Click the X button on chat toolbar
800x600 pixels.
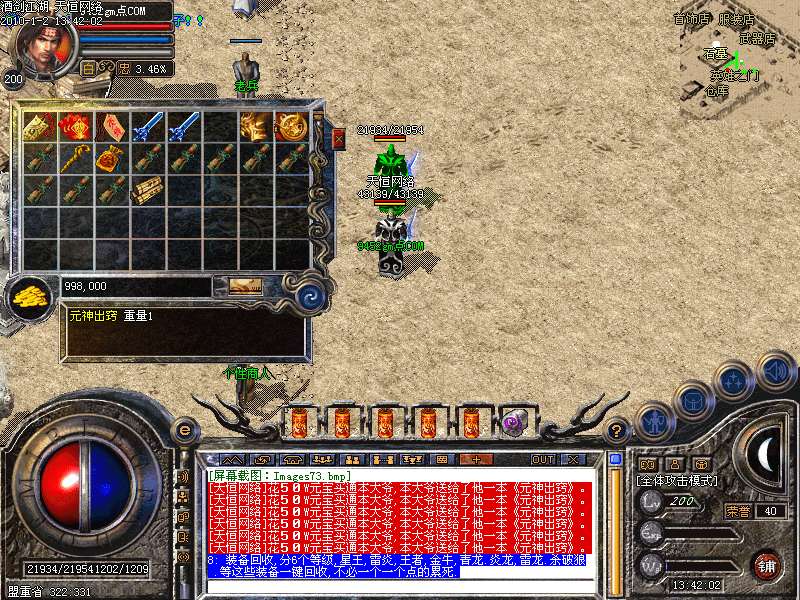(573, 459)
